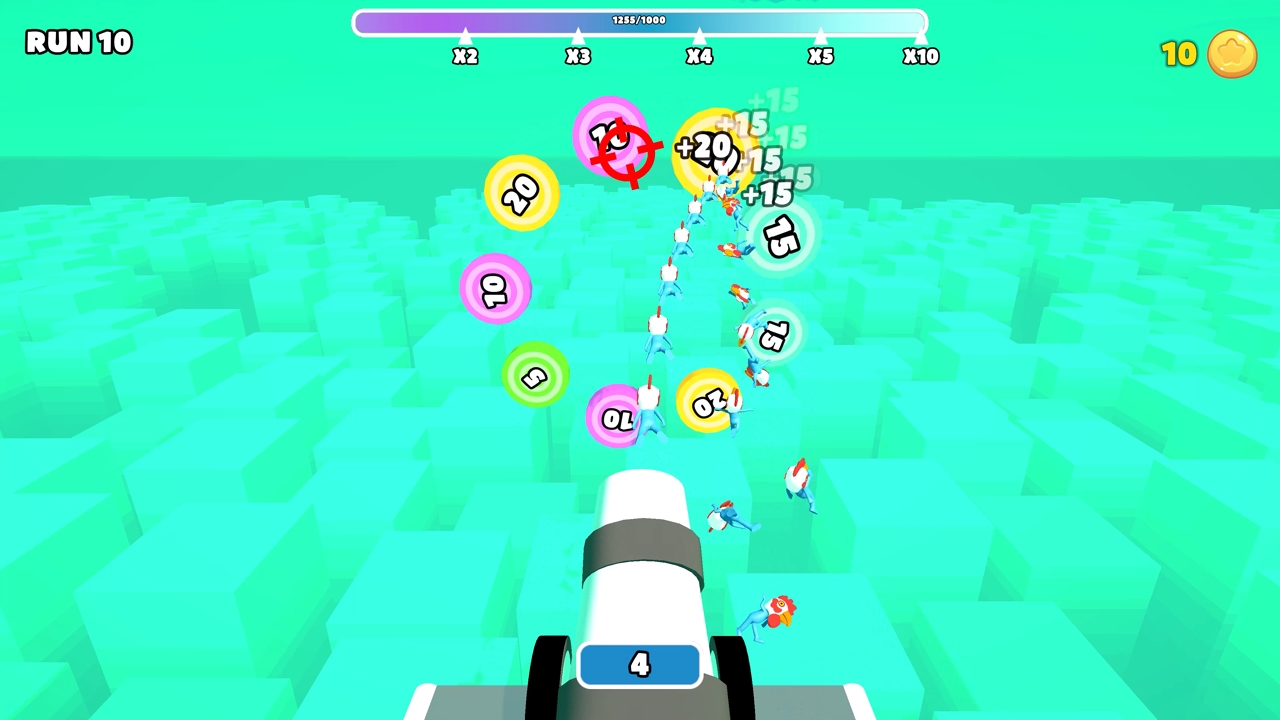Click the gold star coin icon
Image resolution: width=1280 pixels, height=720 pixels.
pos(1232,54)
